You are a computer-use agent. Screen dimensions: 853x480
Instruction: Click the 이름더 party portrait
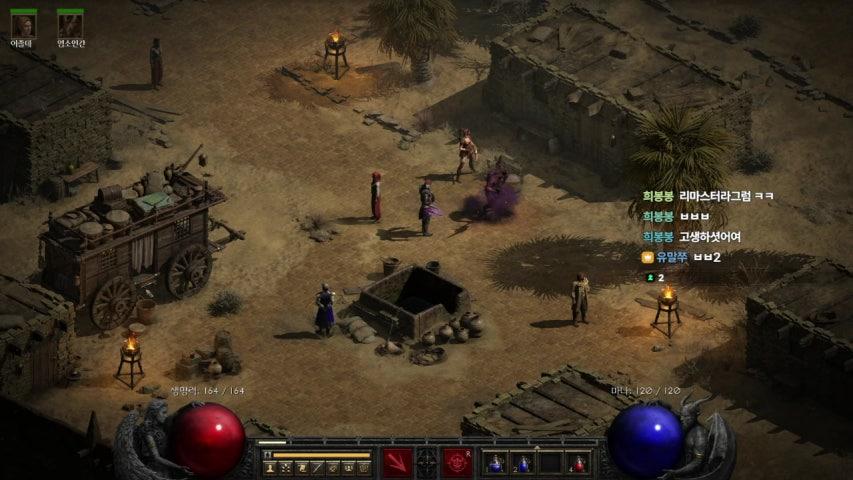coord(22,24)
